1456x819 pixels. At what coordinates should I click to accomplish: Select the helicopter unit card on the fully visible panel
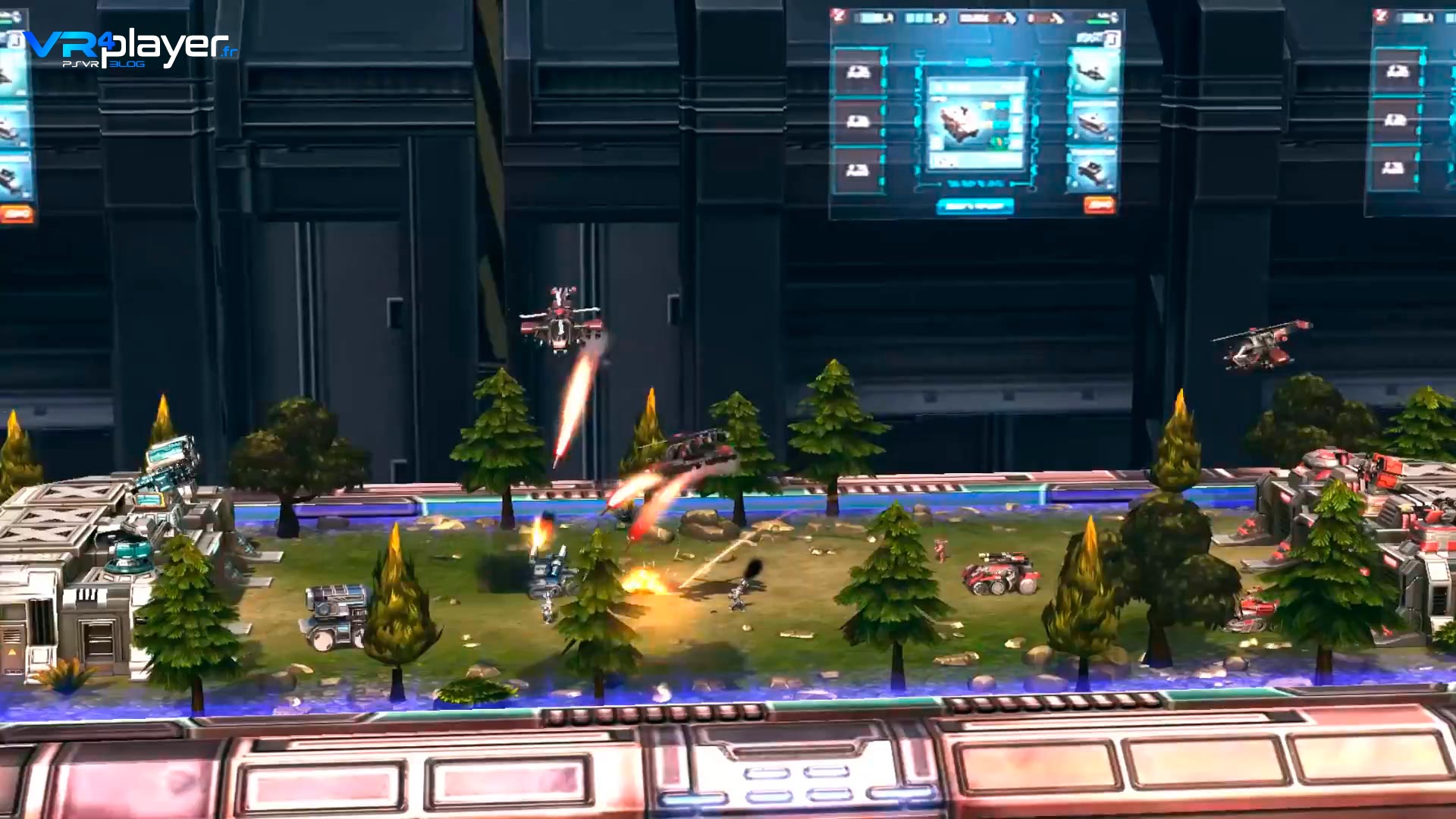point(1093,72)
